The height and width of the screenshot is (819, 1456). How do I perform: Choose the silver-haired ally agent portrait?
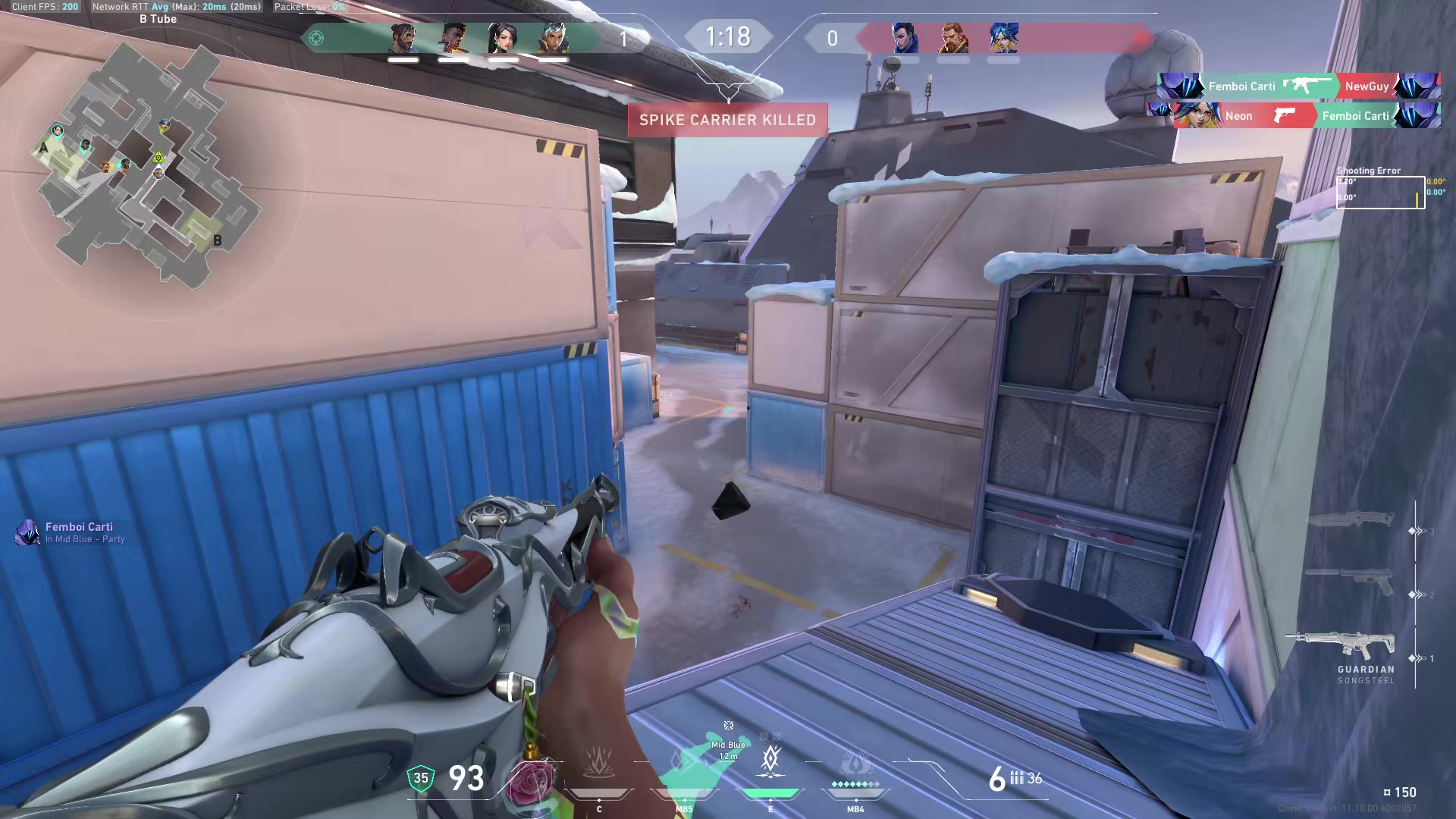tap(553, 38)
